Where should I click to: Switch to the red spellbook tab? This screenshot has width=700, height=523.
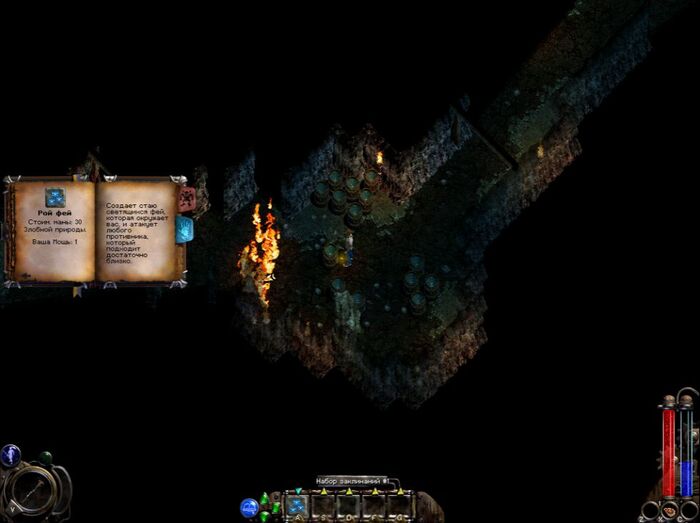(186, 199)
